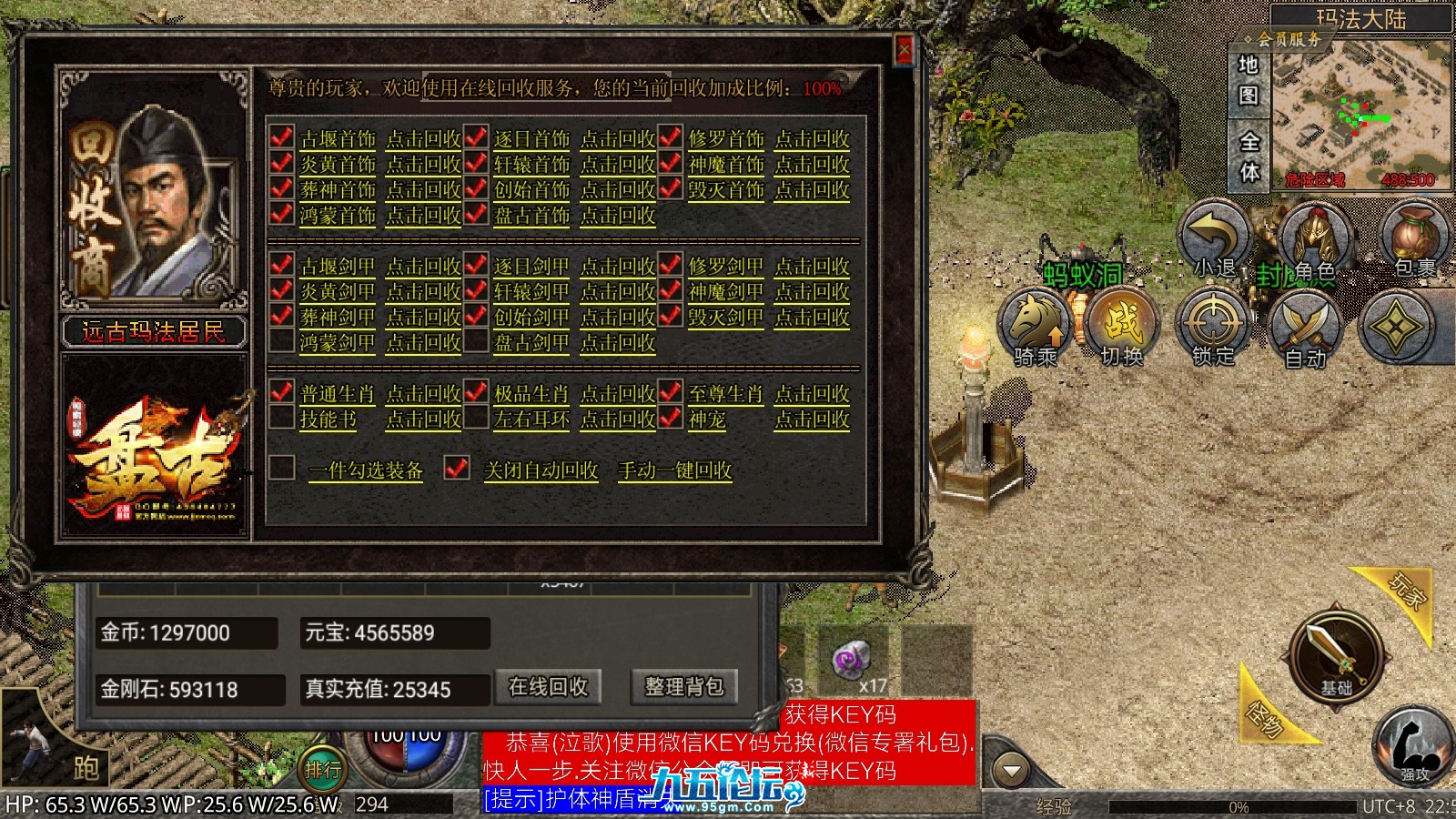1456x819 pixels.
Task: Click 点击回收 next to 神宠
Action: point(812,420)
